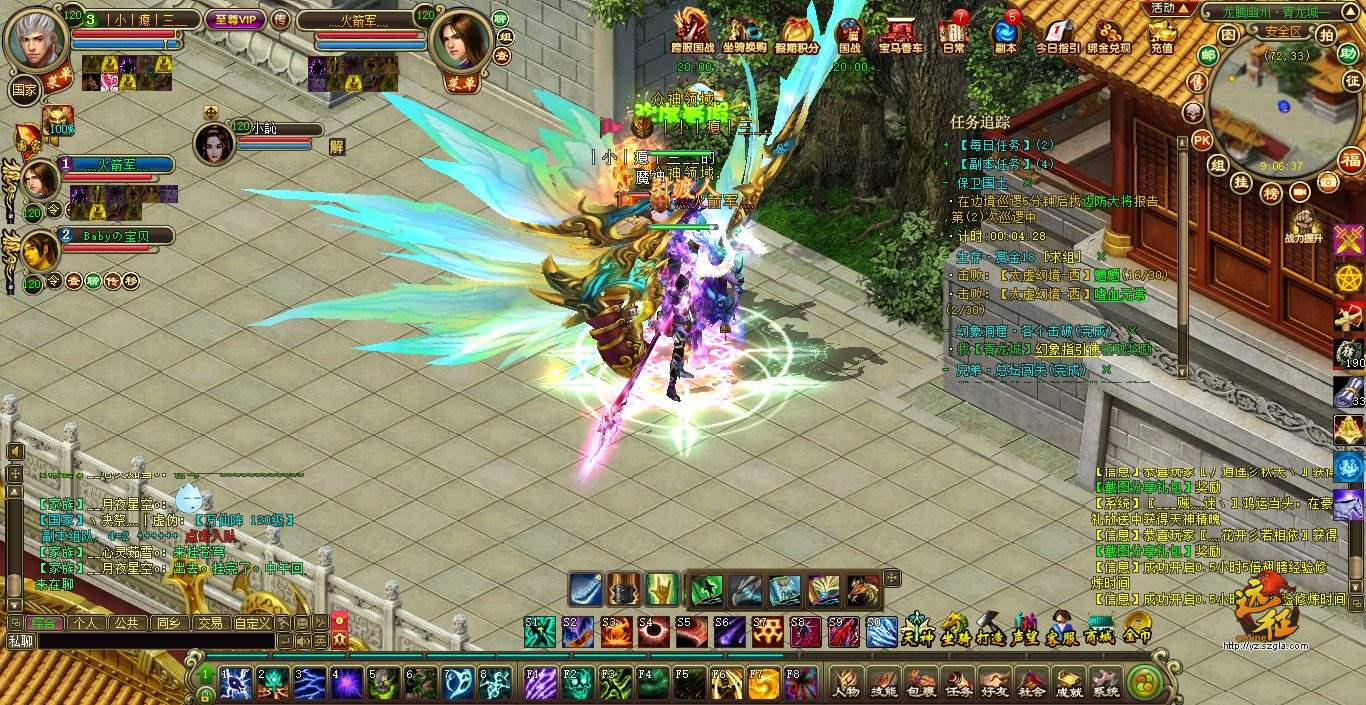Open the 人物 character panel
This screenshot has height=705, width=1366.
coord(846,682)
